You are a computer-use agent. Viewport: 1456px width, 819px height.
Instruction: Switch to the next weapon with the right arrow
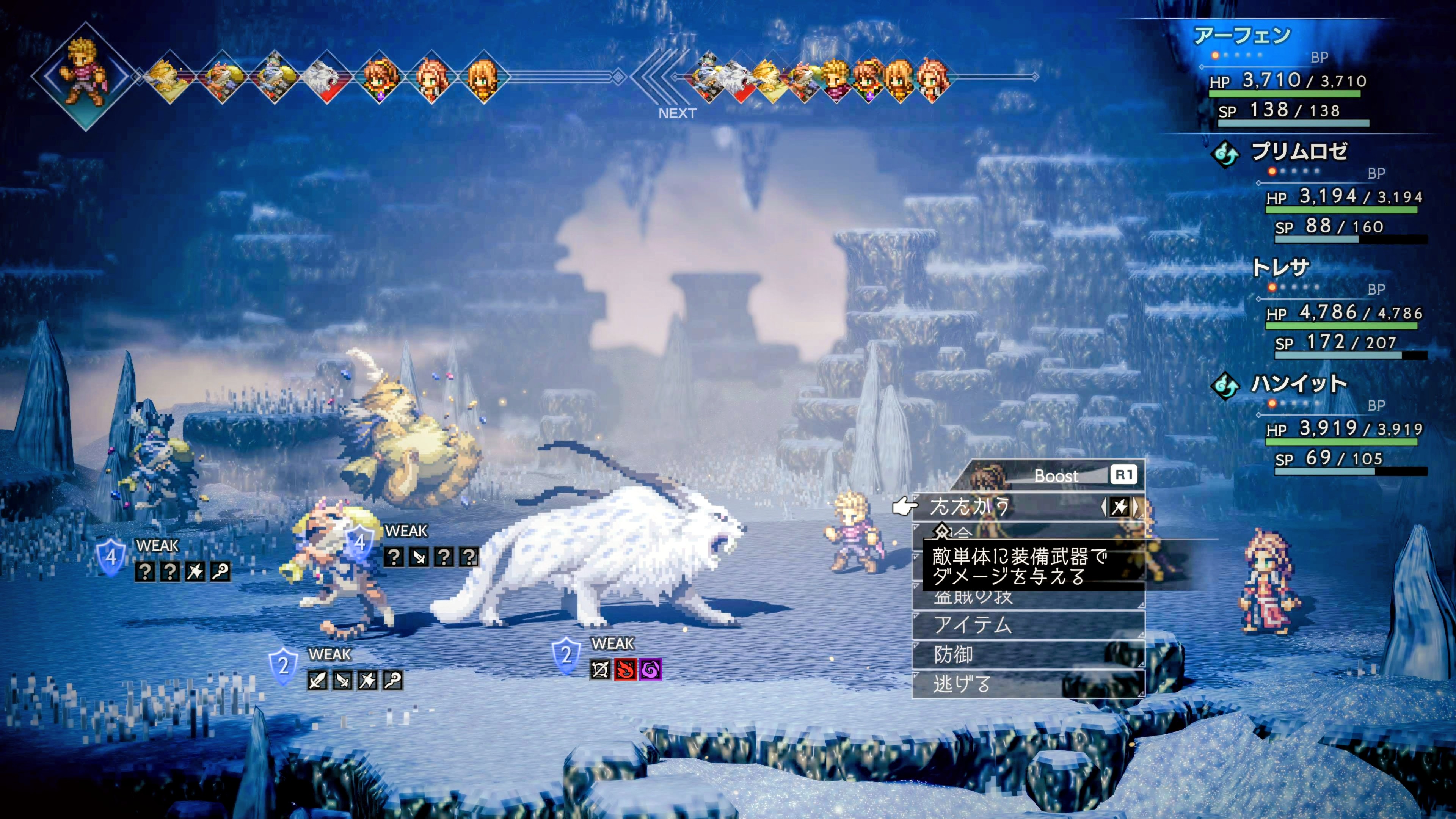tap(1136, 507)
